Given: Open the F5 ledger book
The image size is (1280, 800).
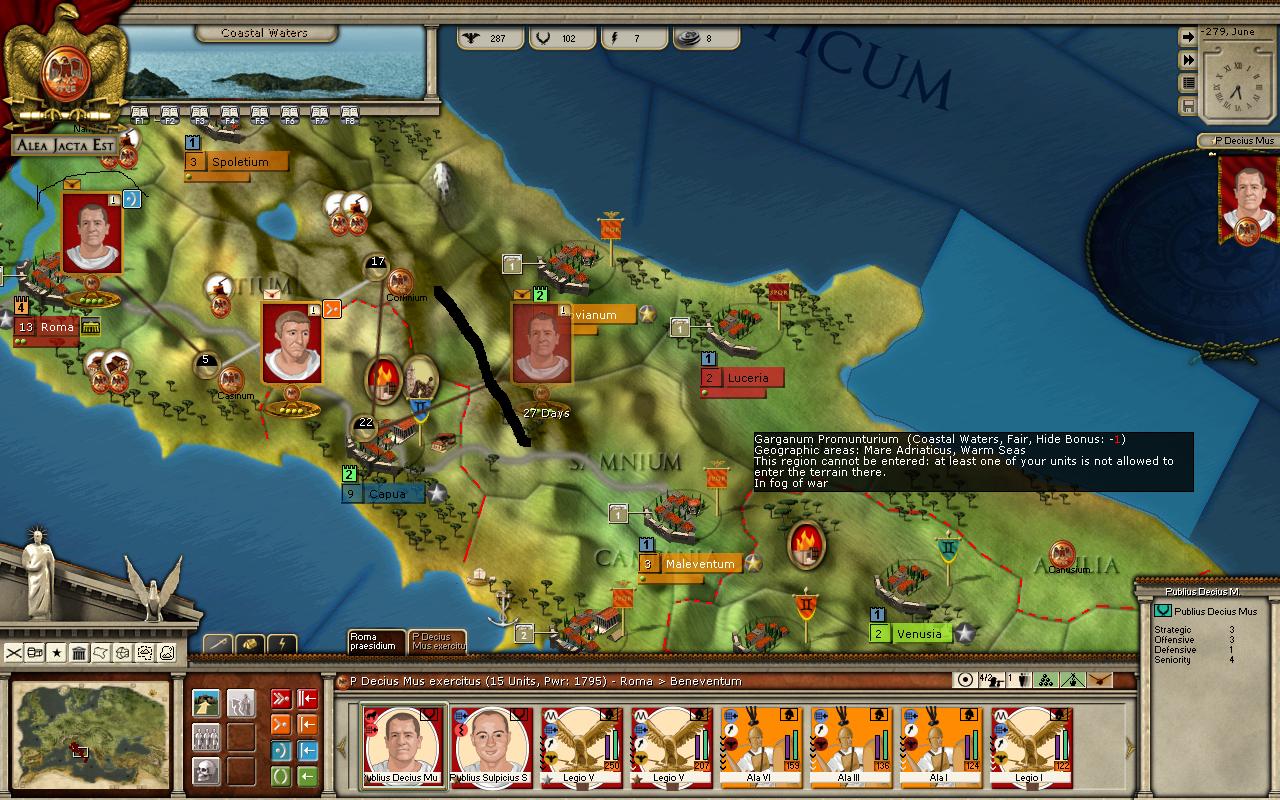Looking at the screenshot, I should [x=260, y=113].
